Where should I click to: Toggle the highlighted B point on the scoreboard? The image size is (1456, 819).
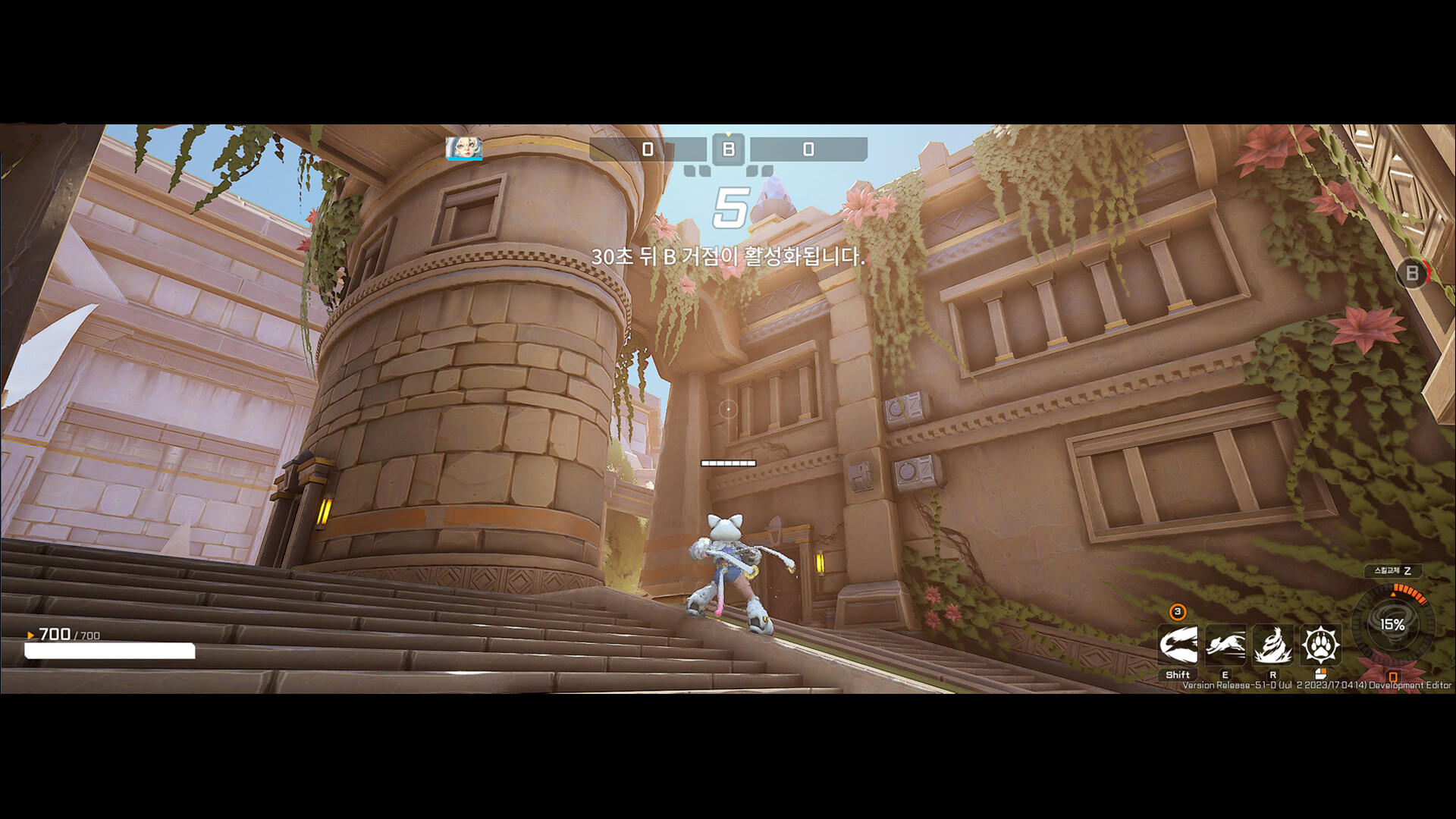(x=728, y=149)
